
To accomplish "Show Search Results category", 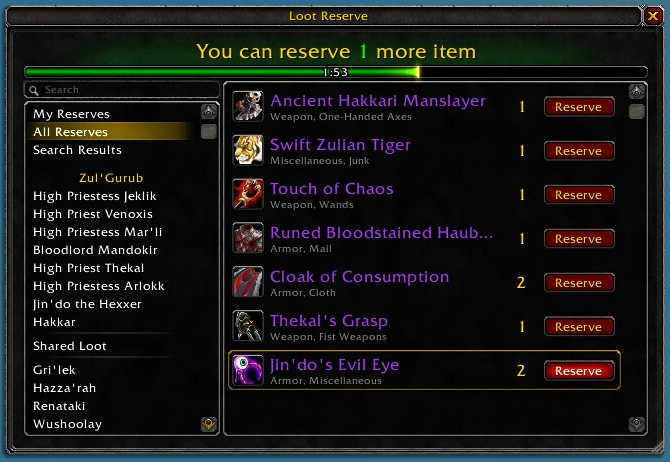I will click(77, 150).
